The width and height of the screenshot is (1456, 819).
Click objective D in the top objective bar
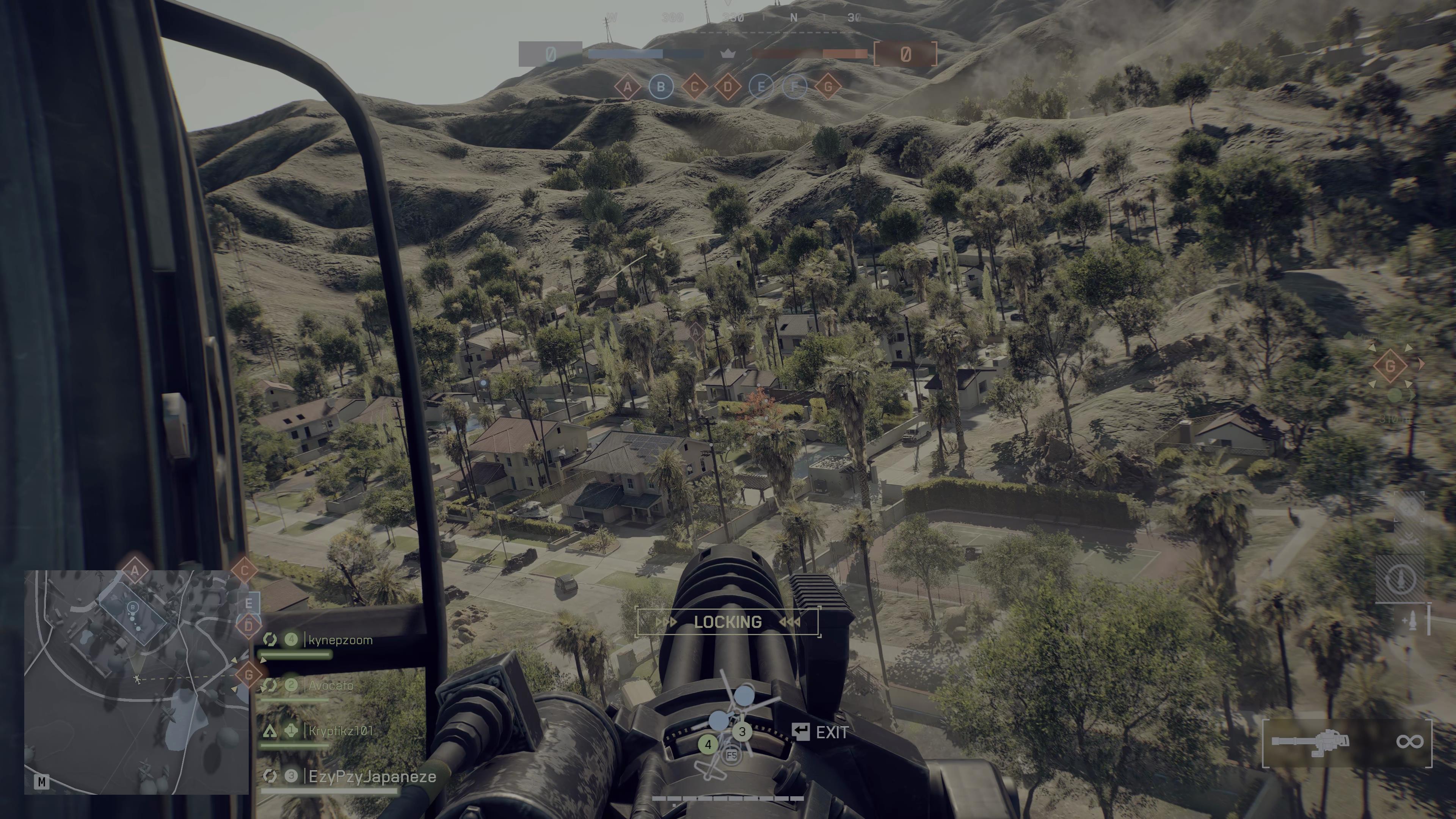point(728,87)
